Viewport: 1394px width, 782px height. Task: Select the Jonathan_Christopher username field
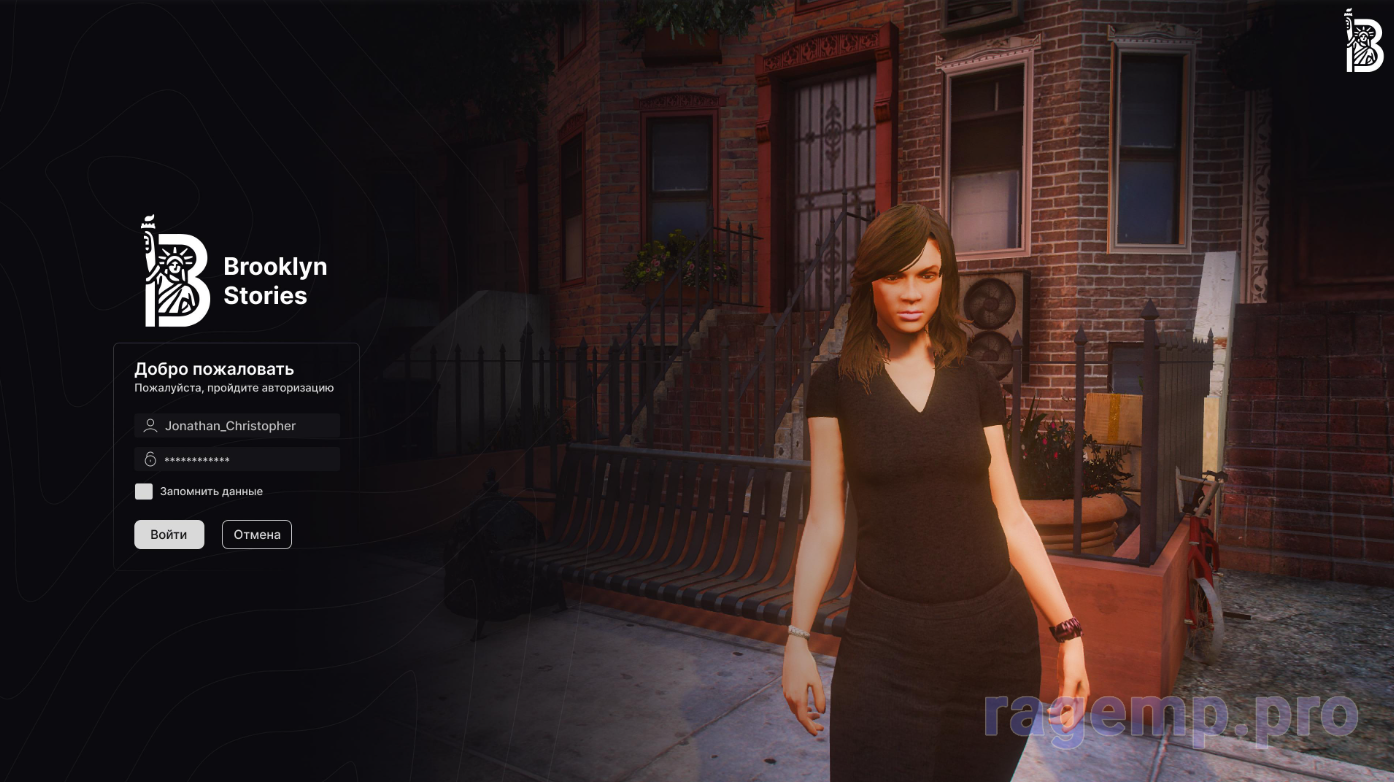pyautogui.click(x=238, y=426)
